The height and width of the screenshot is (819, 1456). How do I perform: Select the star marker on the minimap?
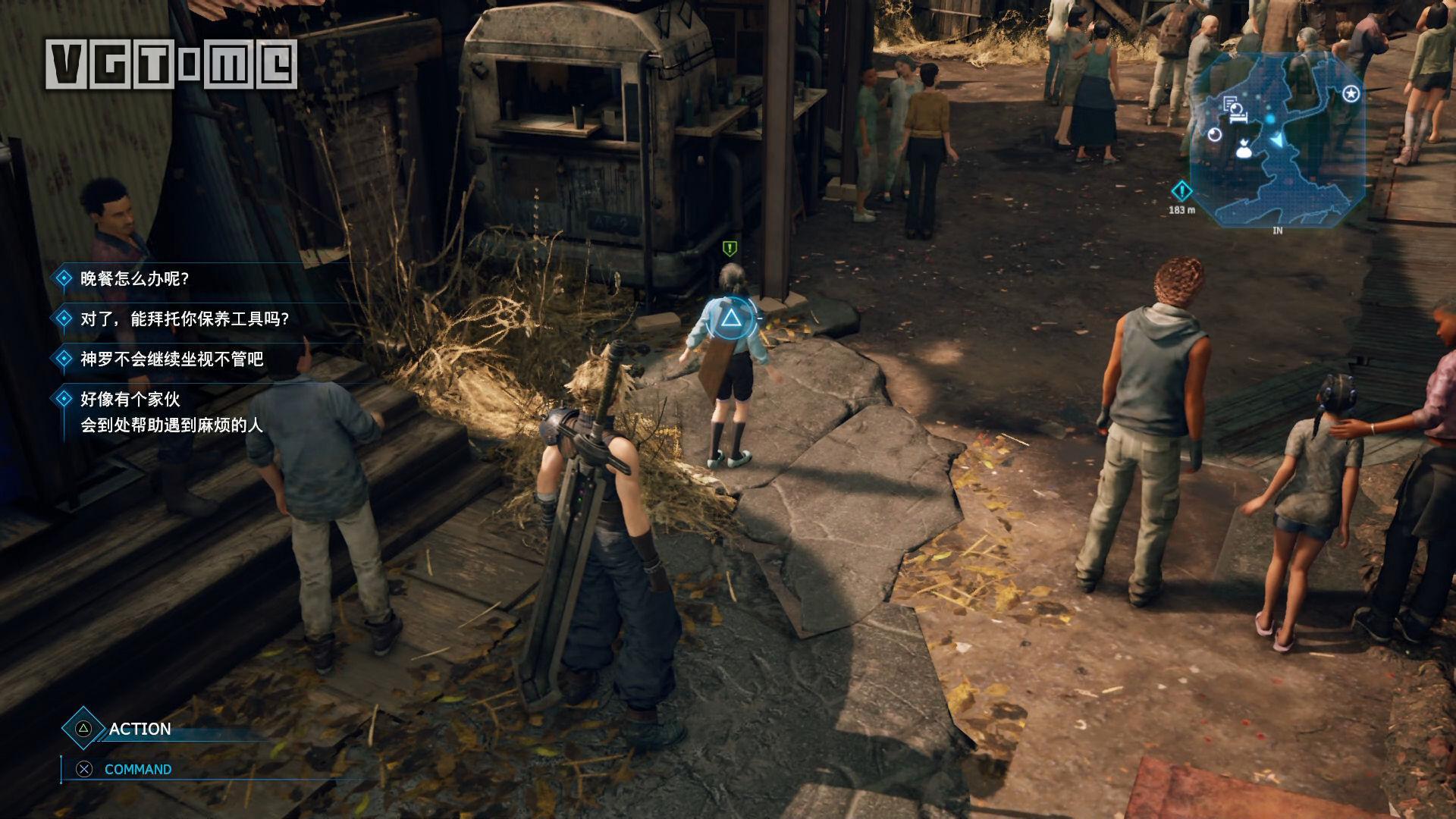1351,94
